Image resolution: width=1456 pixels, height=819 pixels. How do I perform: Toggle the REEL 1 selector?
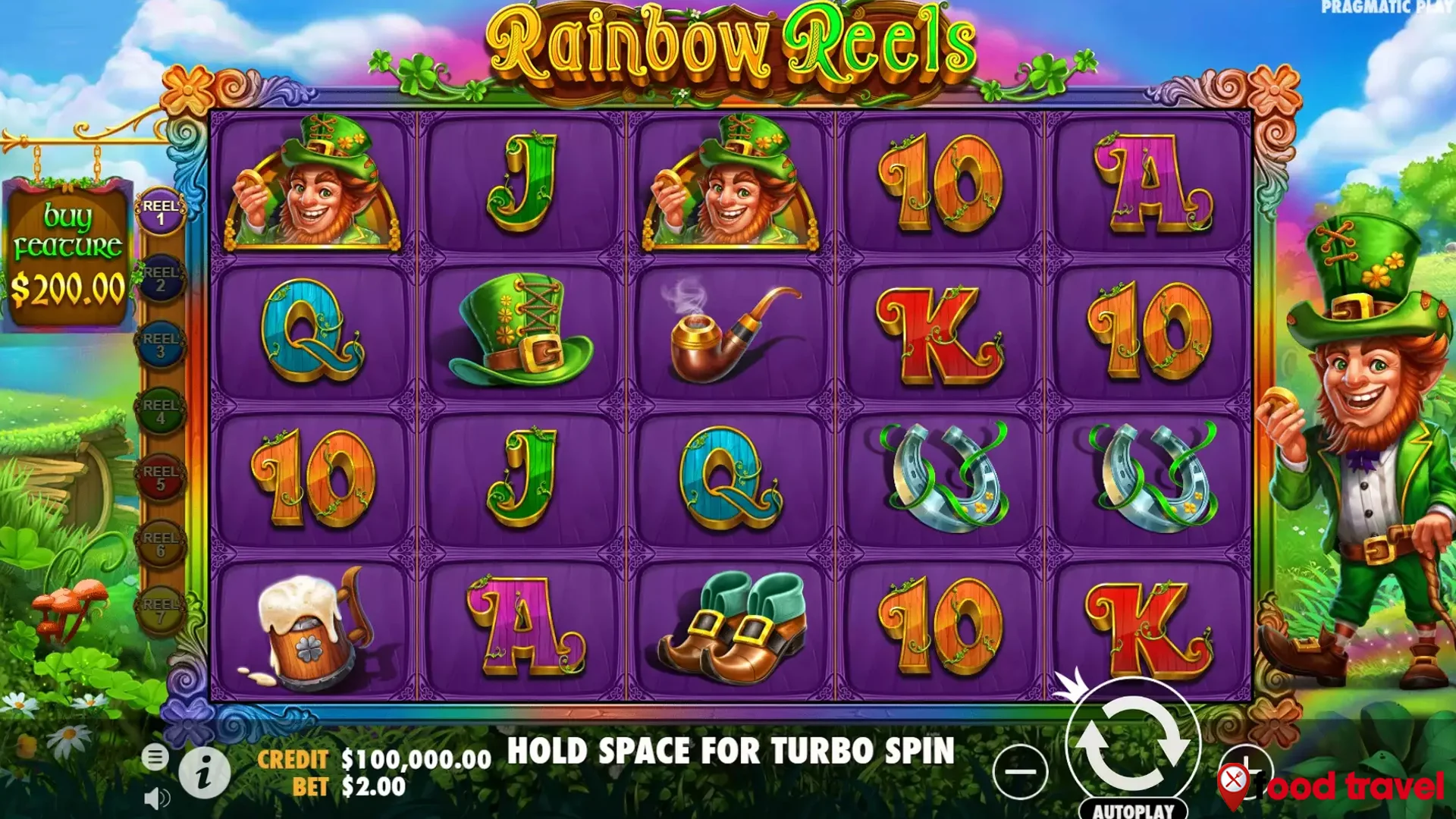[160, 211]
